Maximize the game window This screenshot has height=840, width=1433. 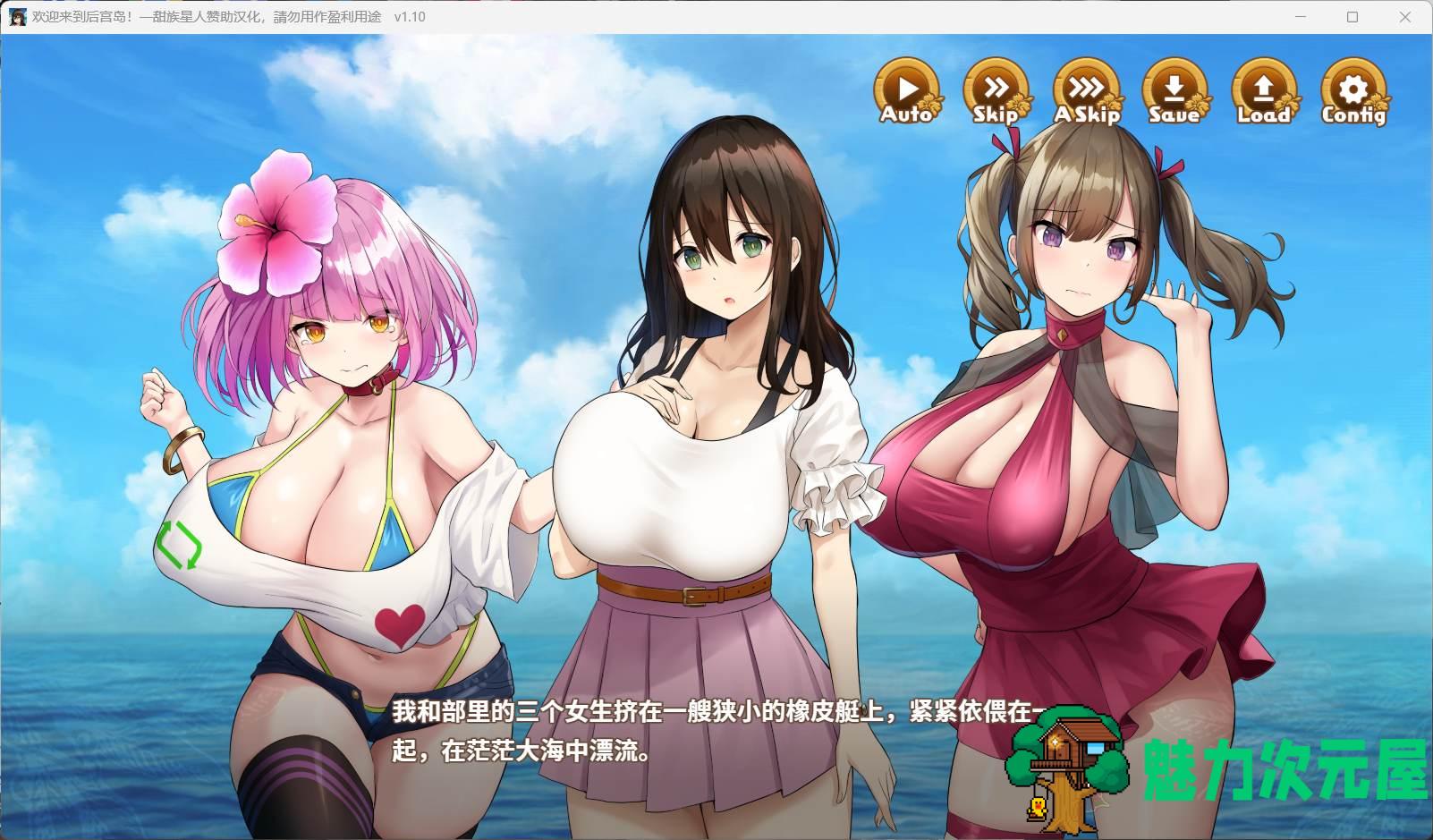1352,17
